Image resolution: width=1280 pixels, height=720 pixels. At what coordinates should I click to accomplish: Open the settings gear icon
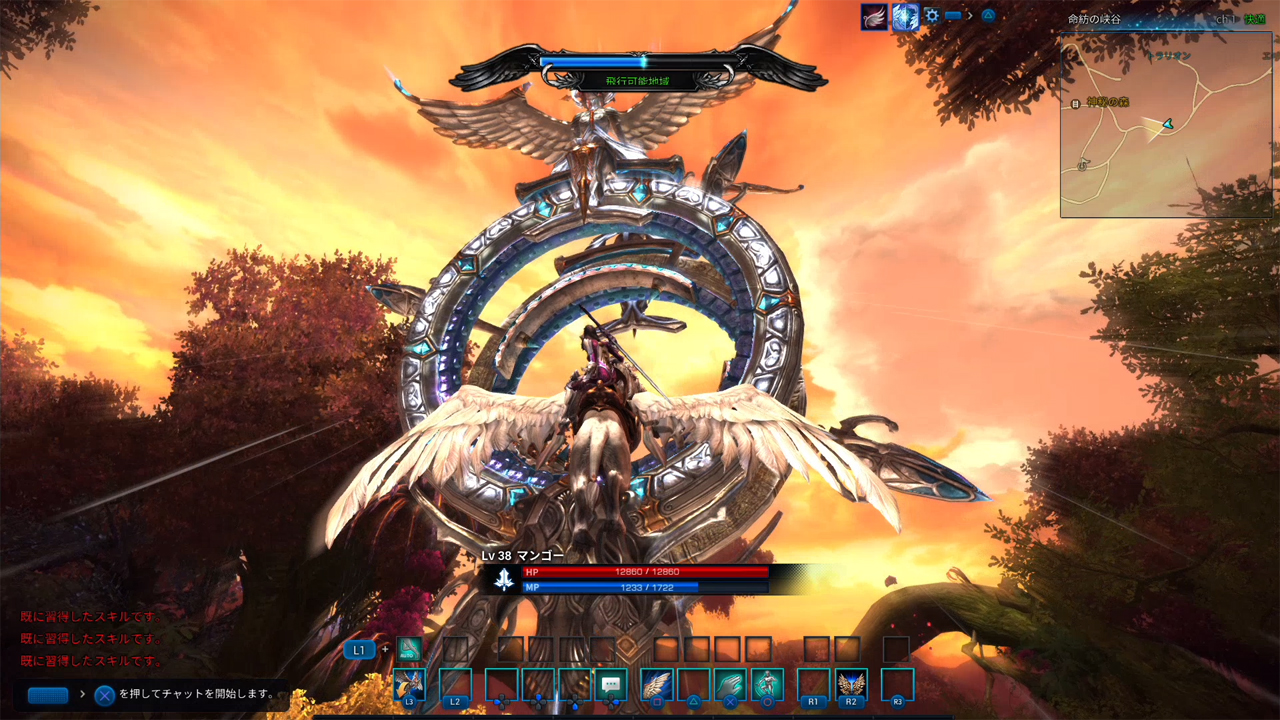tap(932, 16)
